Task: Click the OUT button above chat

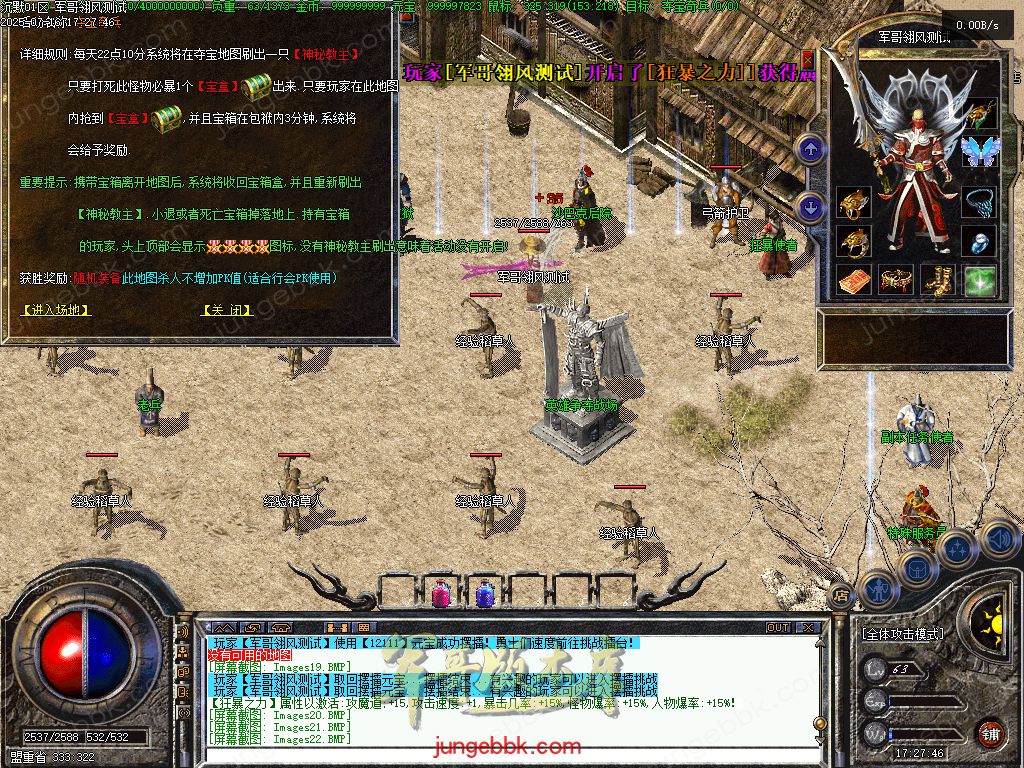Action: (778, 627)
